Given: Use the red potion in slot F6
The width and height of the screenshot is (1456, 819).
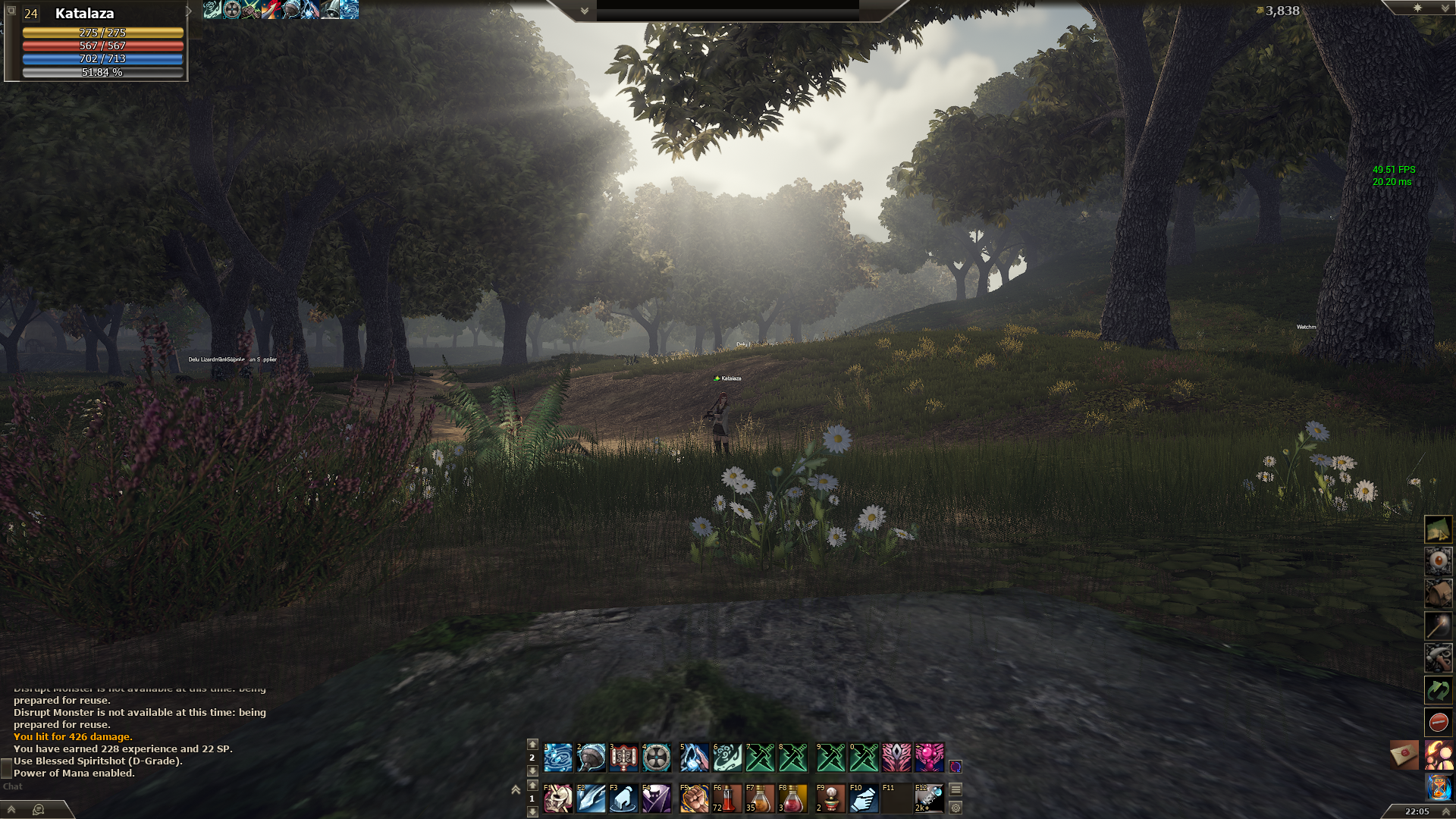Looking at the screenshot, I should pos(727,799).
